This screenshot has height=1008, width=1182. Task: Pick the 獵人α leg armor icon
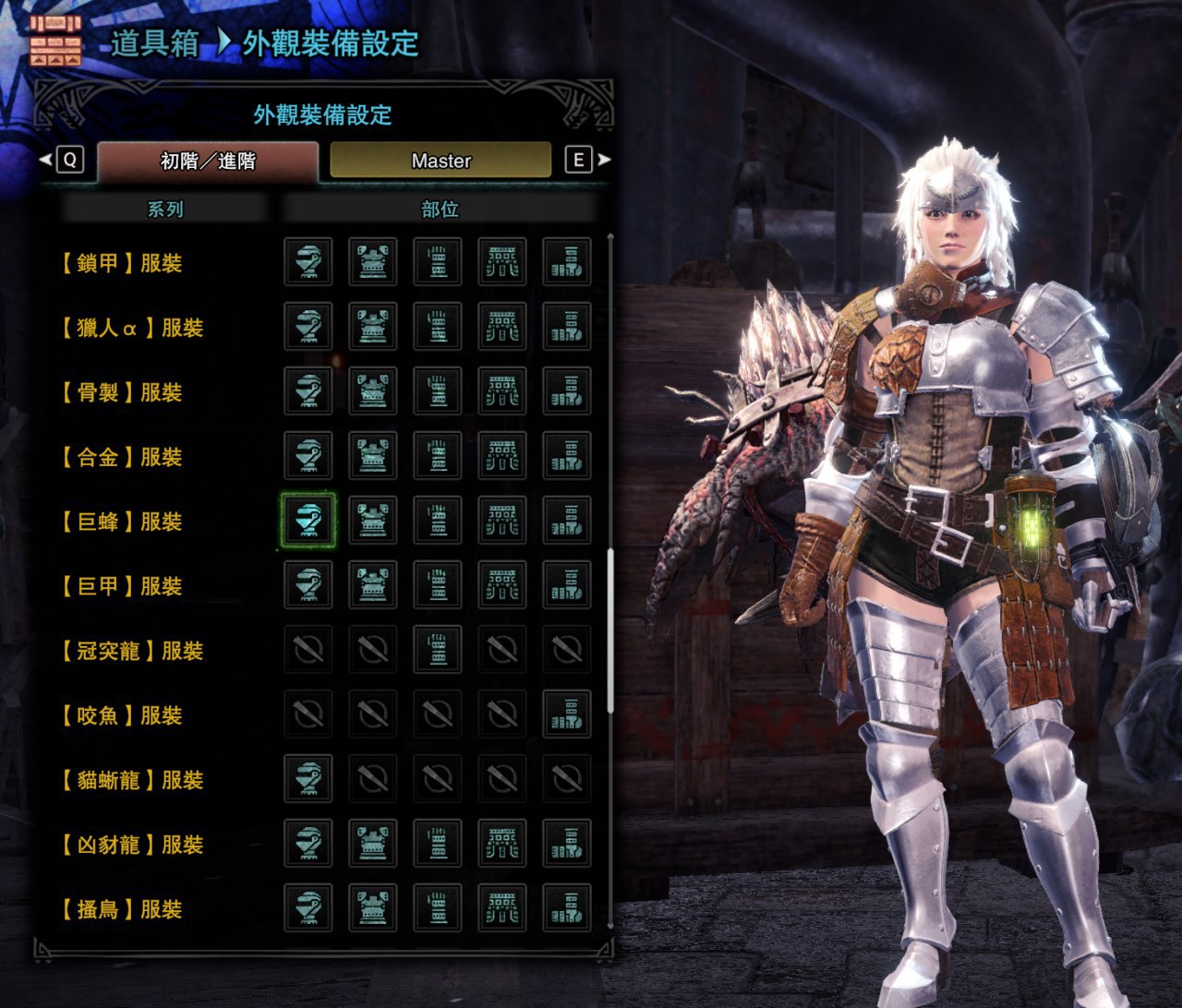coord(567,327)
